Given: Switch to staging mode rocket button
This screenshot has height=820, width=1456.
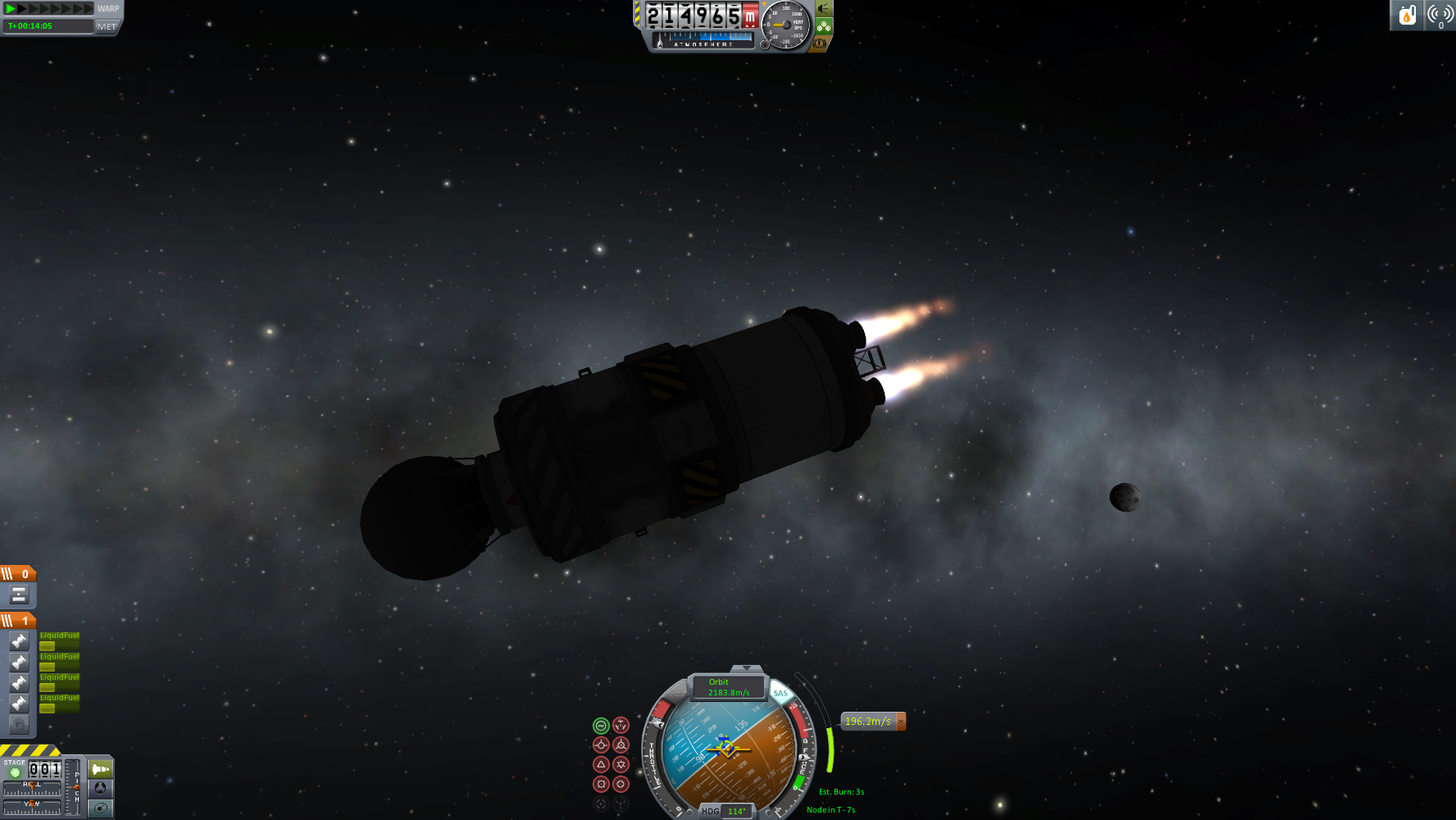Looking at the screenshot, I should [x=100, y=769].
